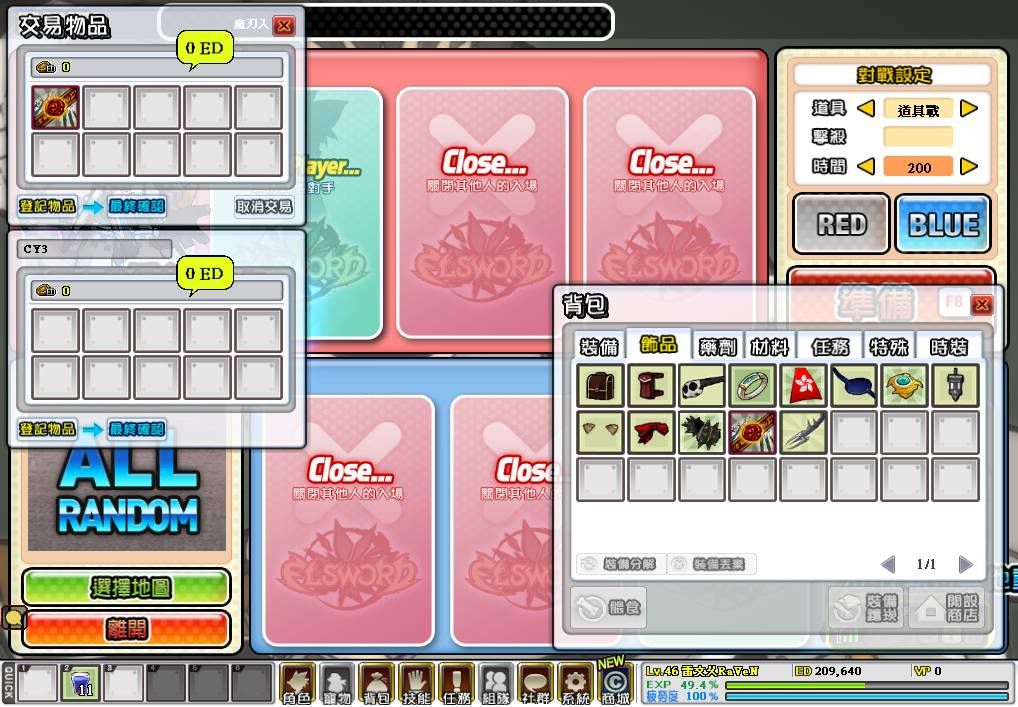
Task: Switch to the 時裝 costume tab
Action: tap(948, 346)
